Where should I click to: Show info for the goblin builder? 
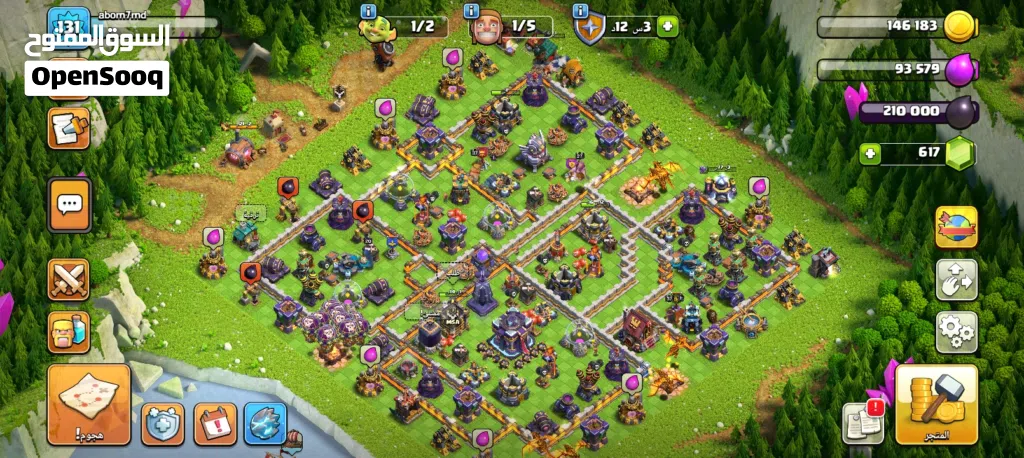tap(368, 11)
